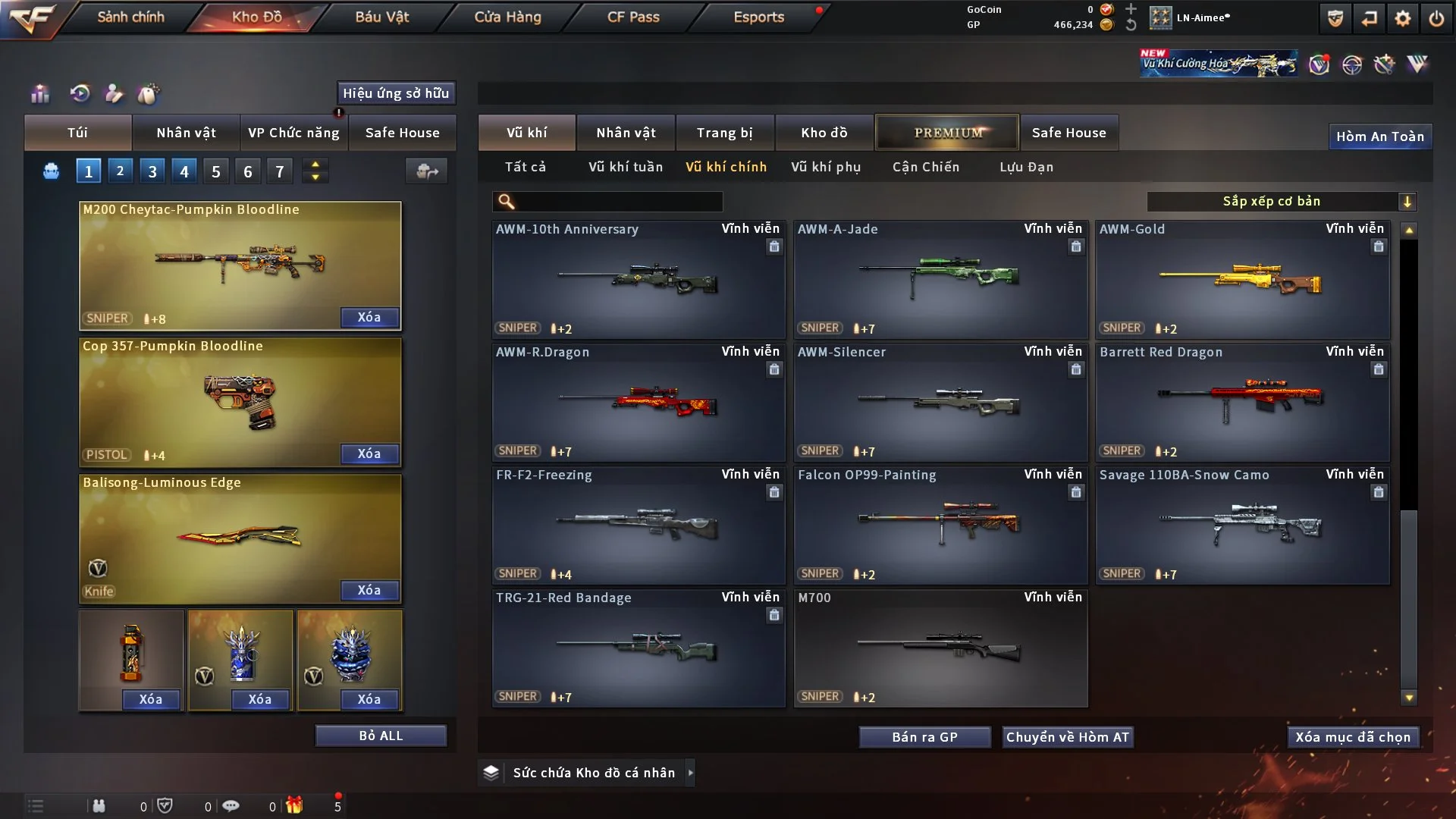The height and width of the screenshot is (819, 1456).
Task: Click the Bán ra GP button
Action: pos(924,737)
